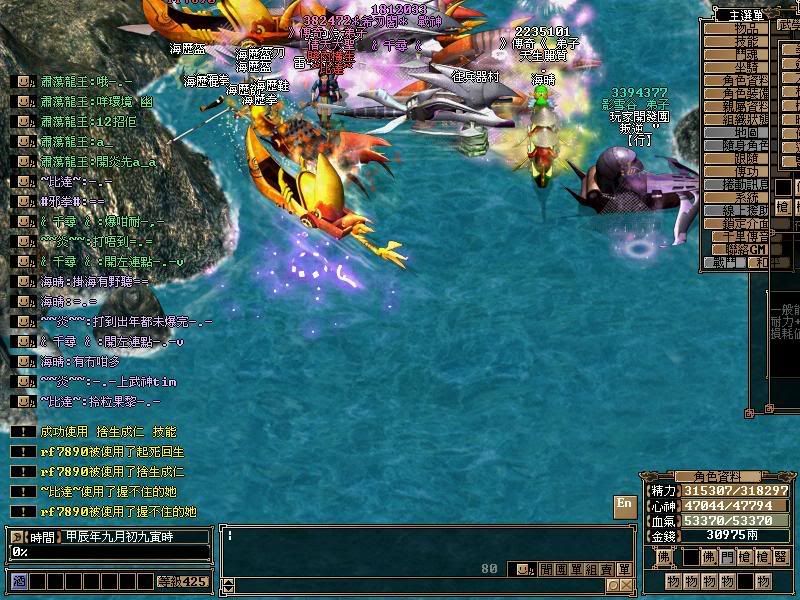Screen dimensions: 800x600
Task: Use the 酒 wine hotbar slot
Action: pos(17,581)
